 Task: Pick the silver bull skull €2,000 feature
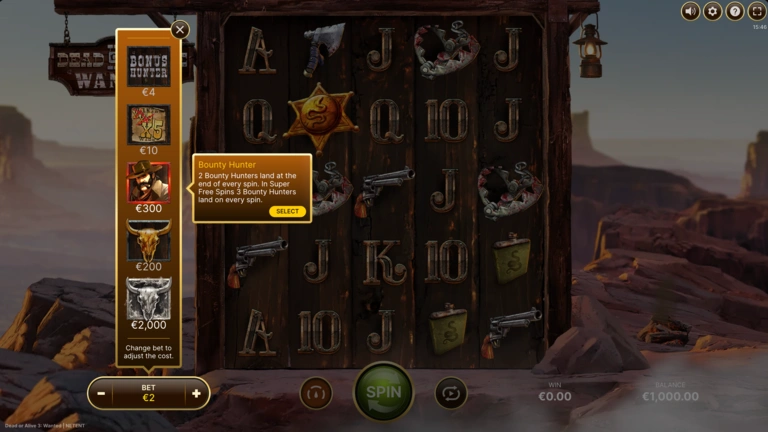pyautogui.click(x=148, y=298)
